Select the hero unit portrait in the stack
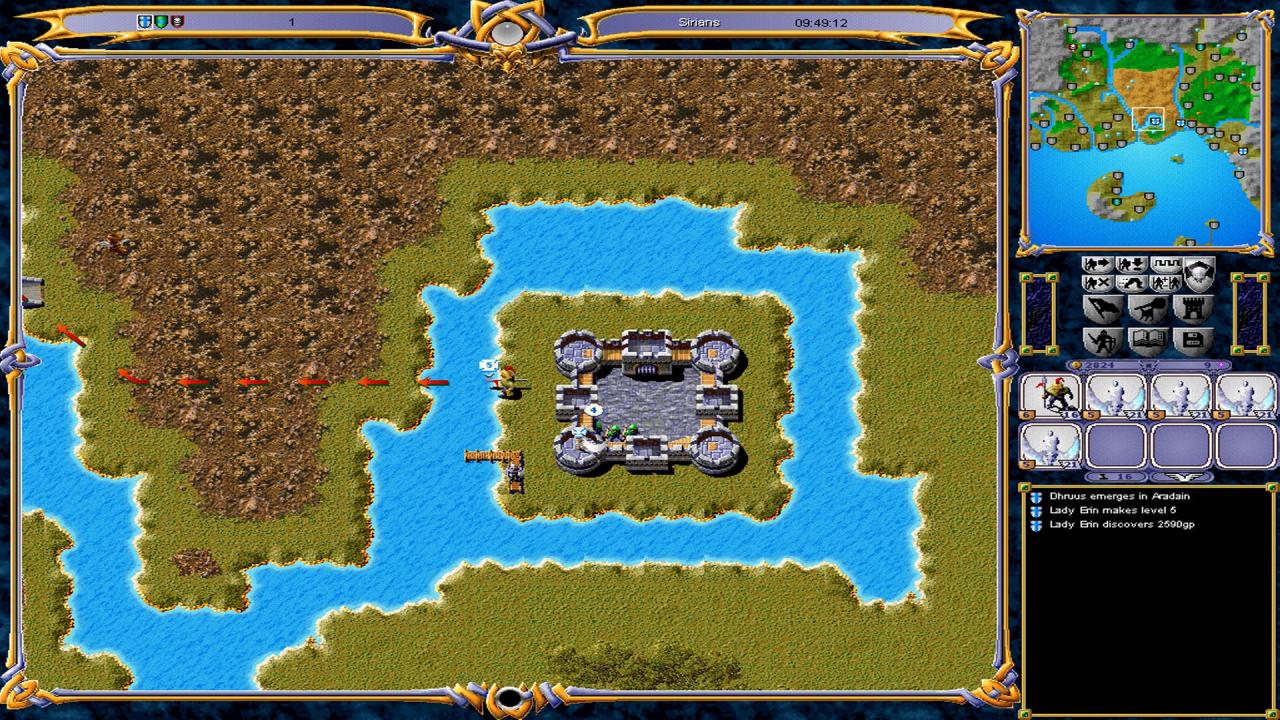This screenshot has height=720, width=1280. 1050,396
